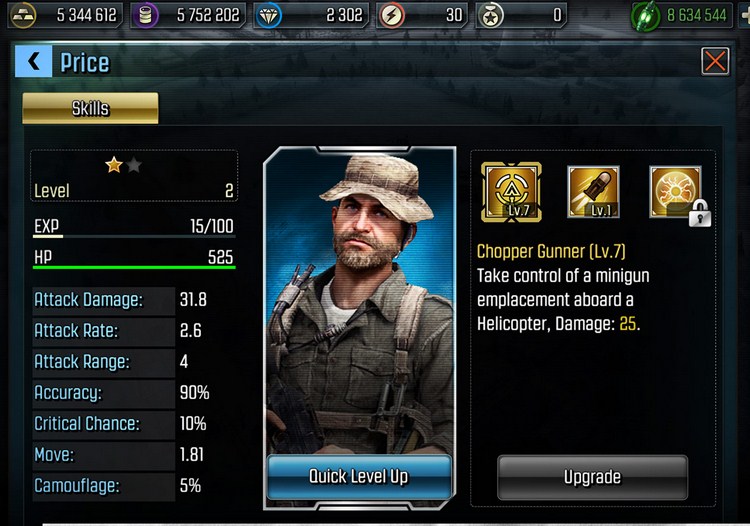Viewport: 750px width, 526px height.
Task: Go back with the arrow beside Price
Action: point(32,62)
